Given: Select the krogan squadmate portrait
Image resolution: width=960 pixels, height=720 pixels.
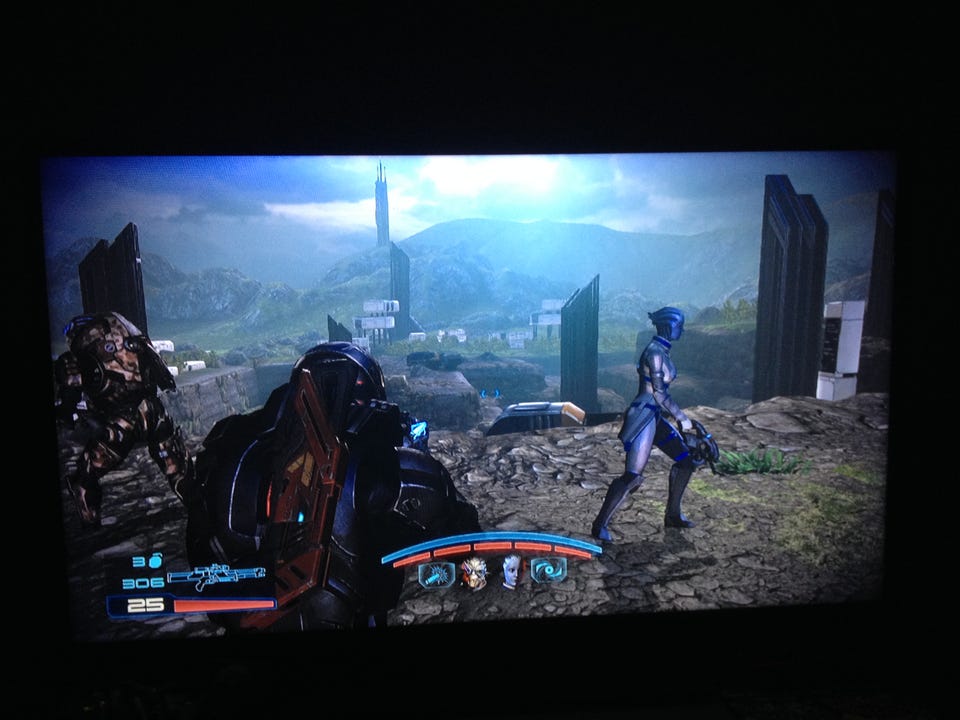Looking at the screenshot, I should [474, 573].
